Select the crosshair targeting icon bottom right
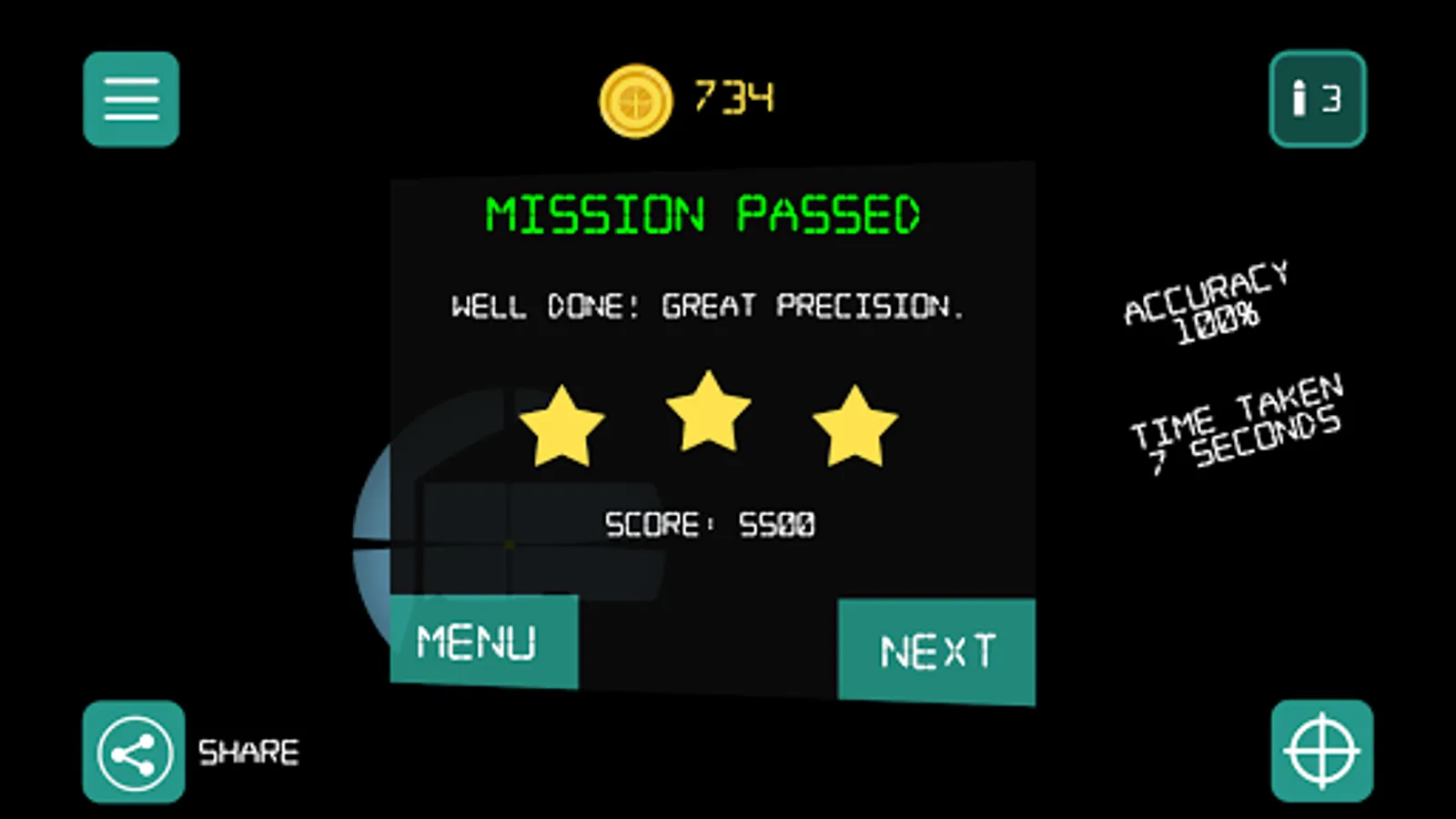This screenshot has width=1456, height=819. tap(1322, 749)
